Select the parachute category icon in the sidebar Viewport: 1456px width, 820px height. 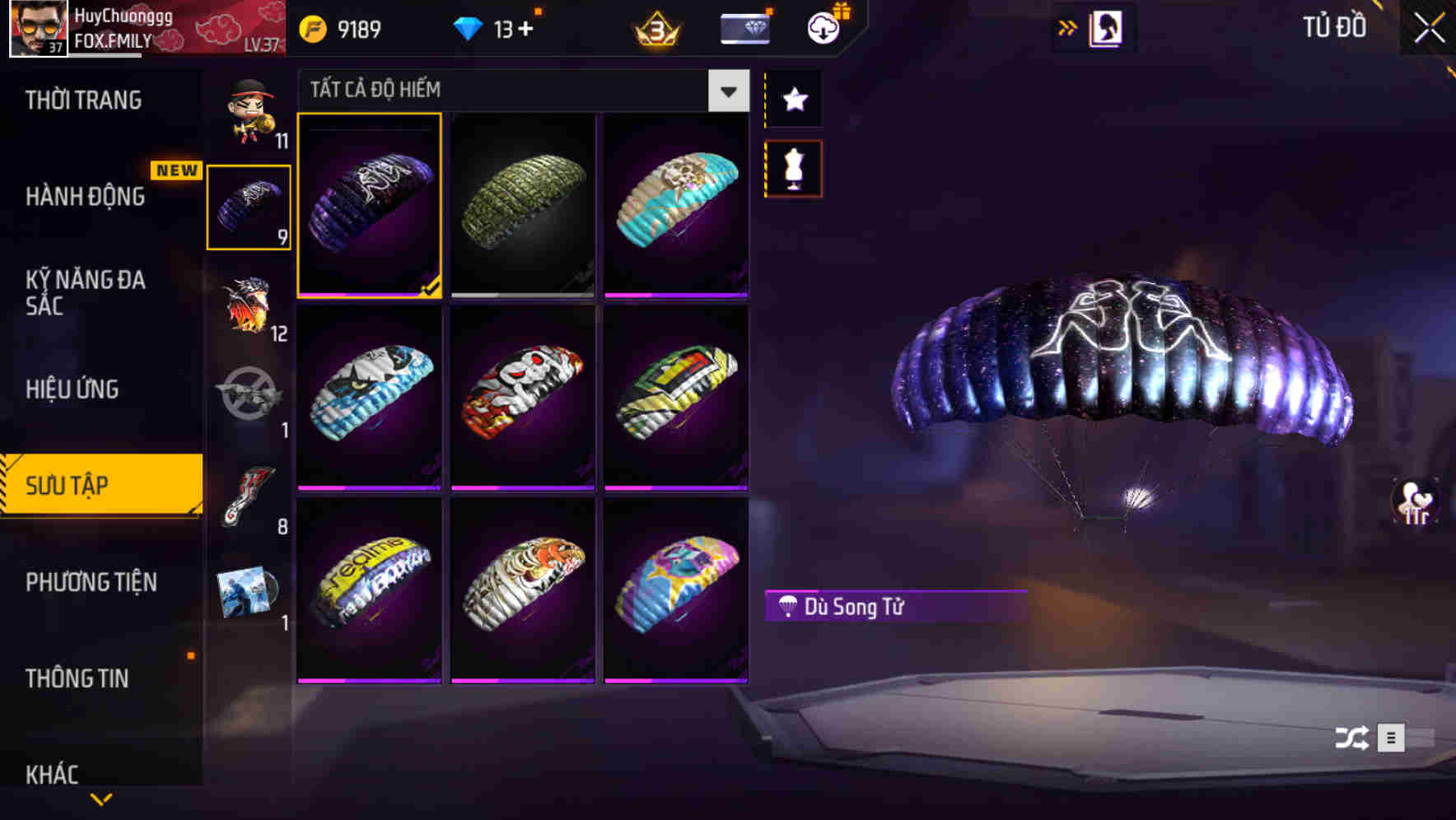coord(249,207)
